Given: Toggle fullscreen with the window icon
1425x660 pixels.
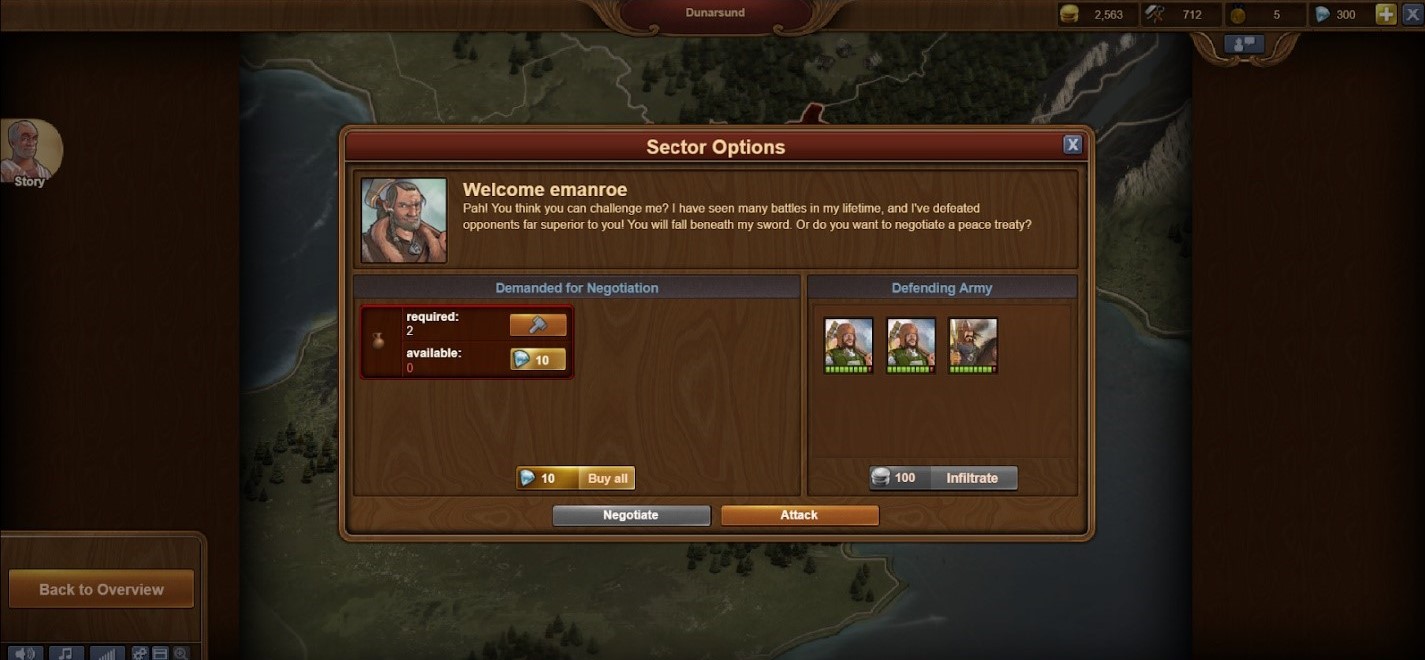Looking at the screenshot, I should coord(160,653).
